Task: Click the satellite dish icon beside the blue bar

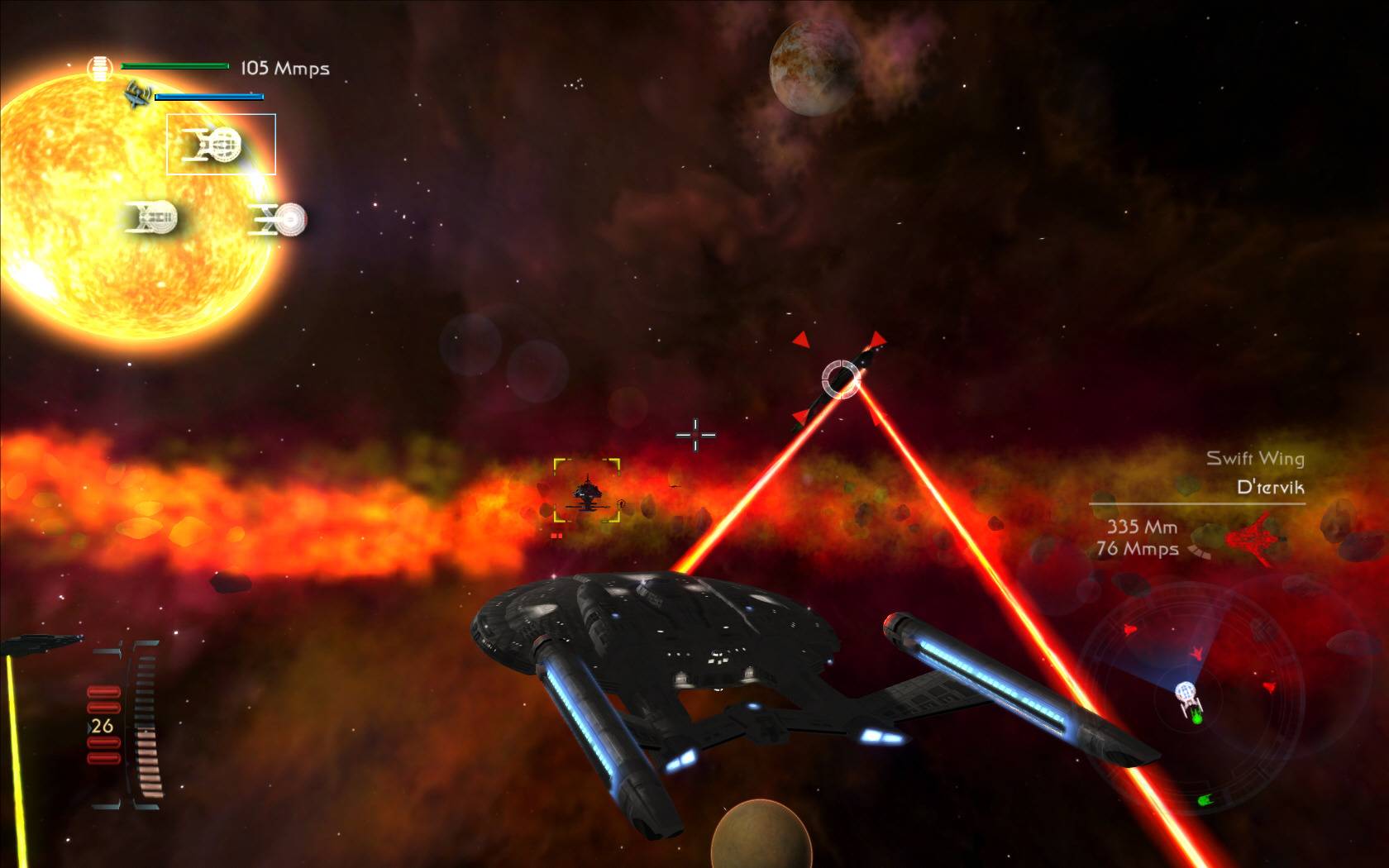Action: pos(137,95)
